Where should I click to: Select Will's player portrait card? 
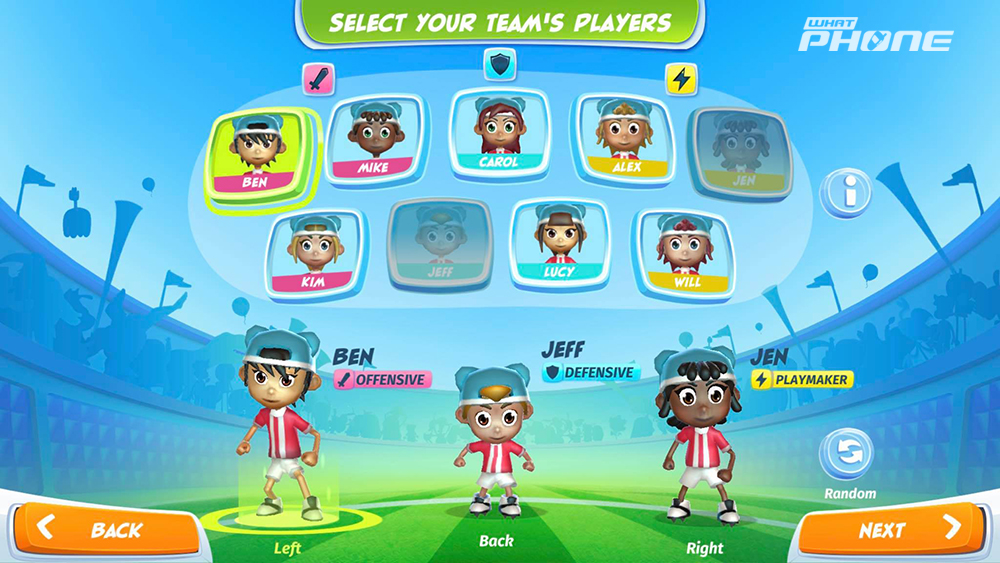point(686,255)
